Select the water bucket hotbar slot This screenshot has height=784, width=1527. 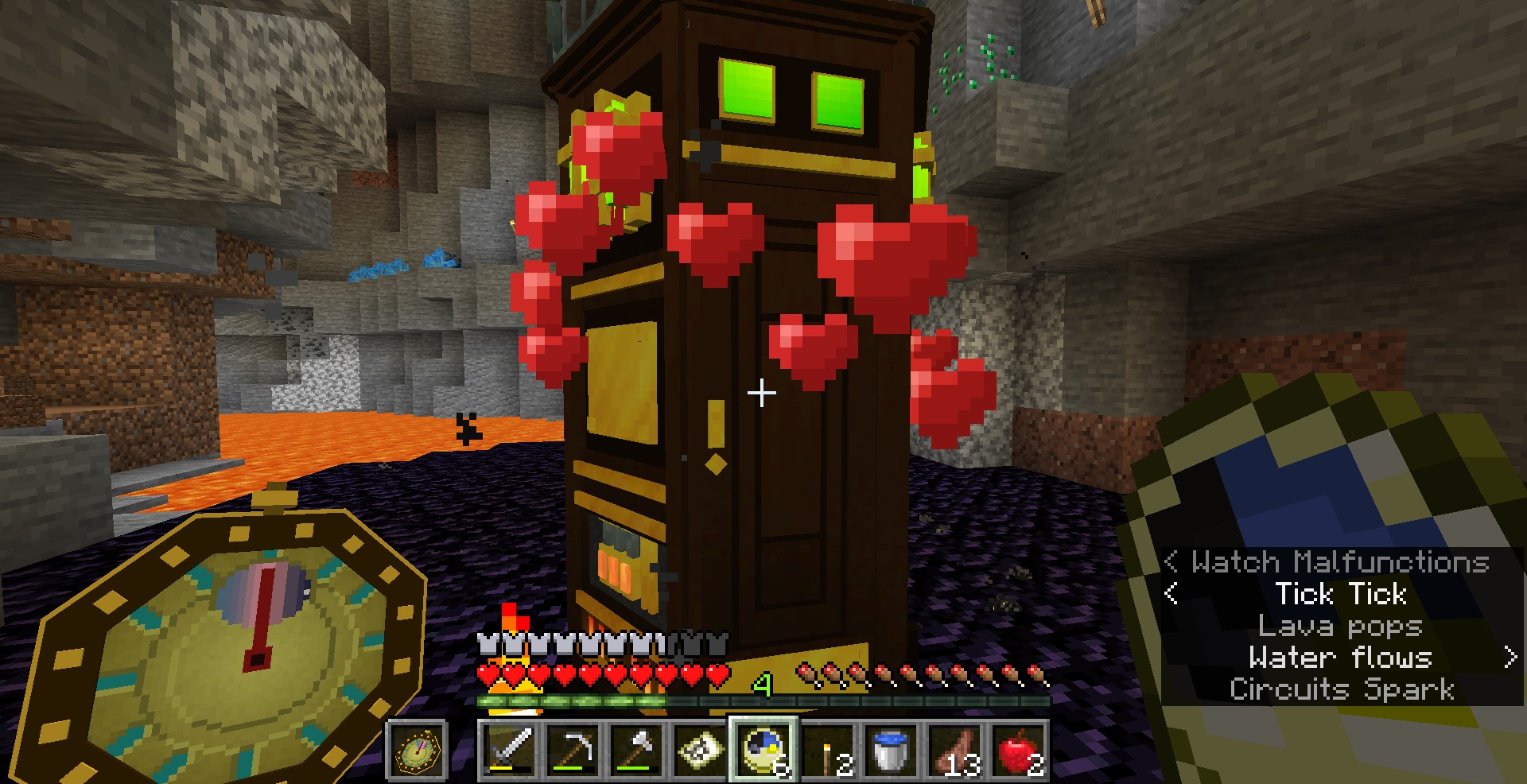[891, 750]
